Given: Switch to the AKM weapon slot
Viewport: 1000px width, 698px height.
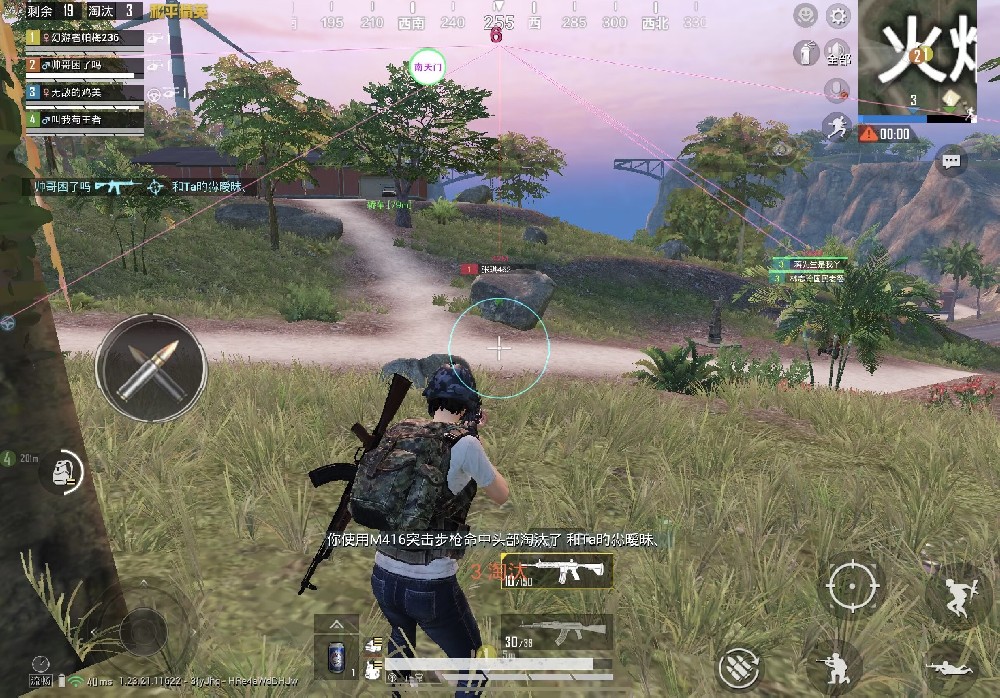Looking at the screenshot, I should (557, 632).
